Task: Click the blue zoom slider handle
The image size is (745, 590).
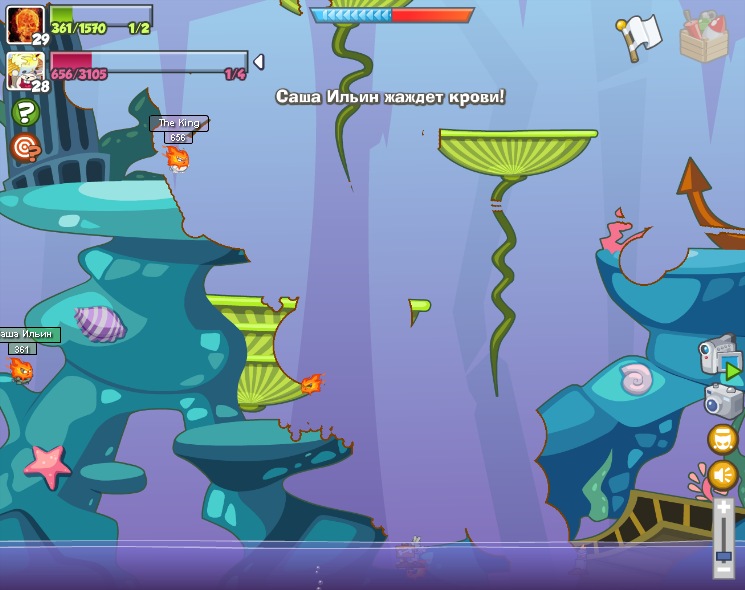Action: pos(723,556)
